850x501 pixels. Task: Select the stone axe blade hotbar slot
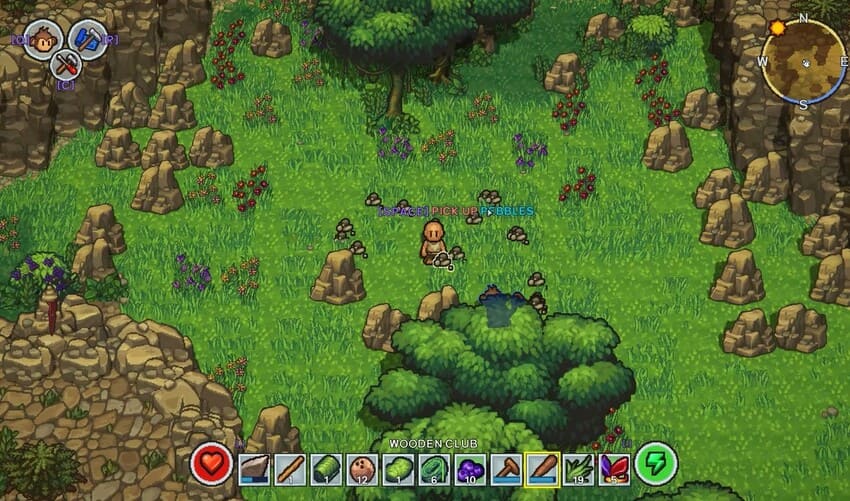click(x=256, y=467)
